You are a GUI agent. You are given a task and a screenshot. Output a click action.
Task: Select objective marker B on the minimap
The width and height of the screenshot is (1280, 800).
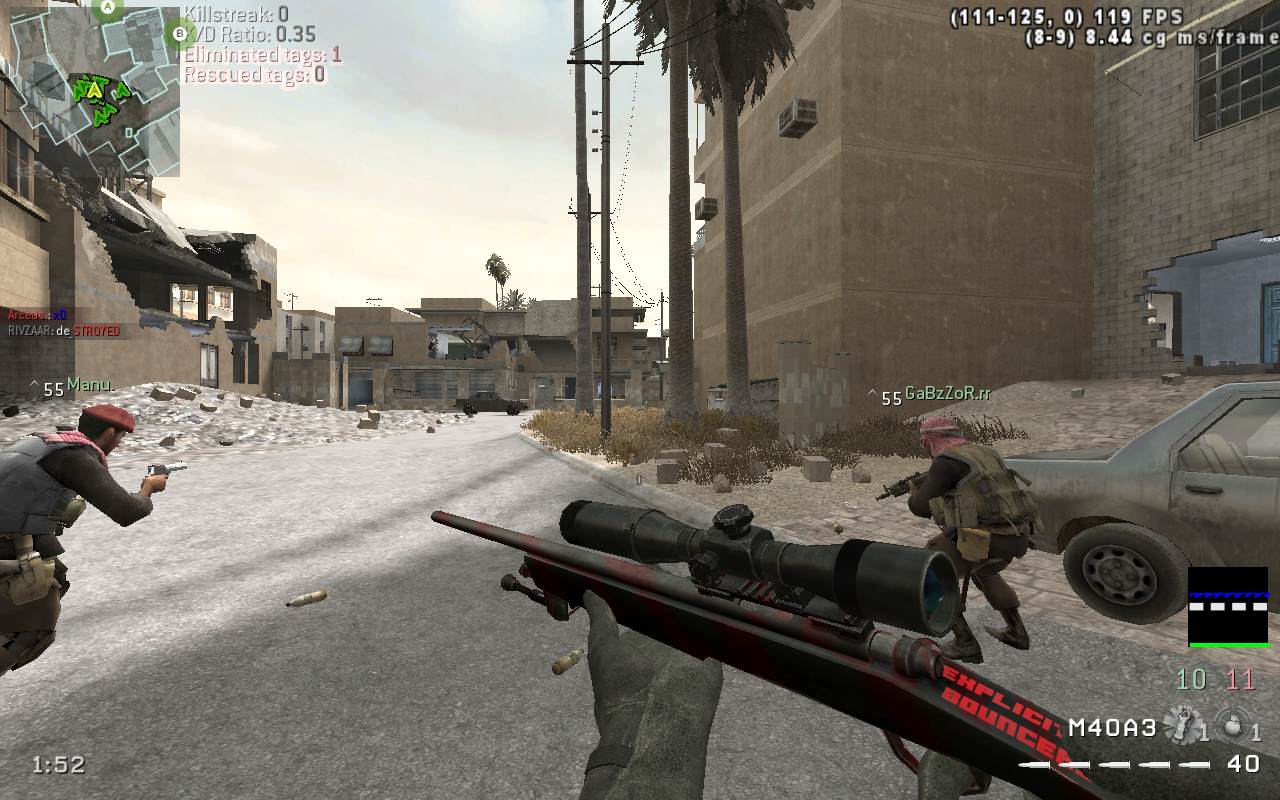click(179, 33)
